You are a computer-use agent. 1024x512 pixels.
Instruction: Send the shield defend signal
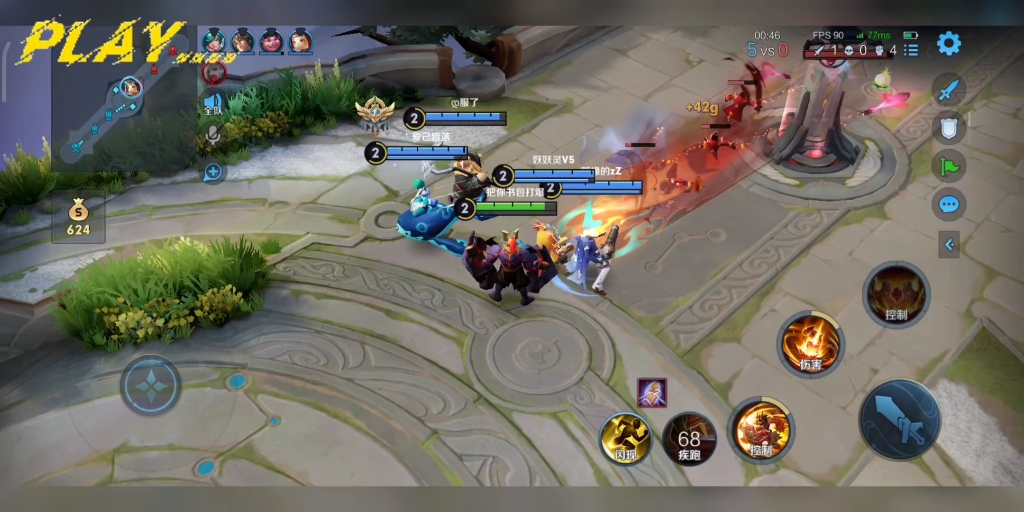[x=948, y=127]
